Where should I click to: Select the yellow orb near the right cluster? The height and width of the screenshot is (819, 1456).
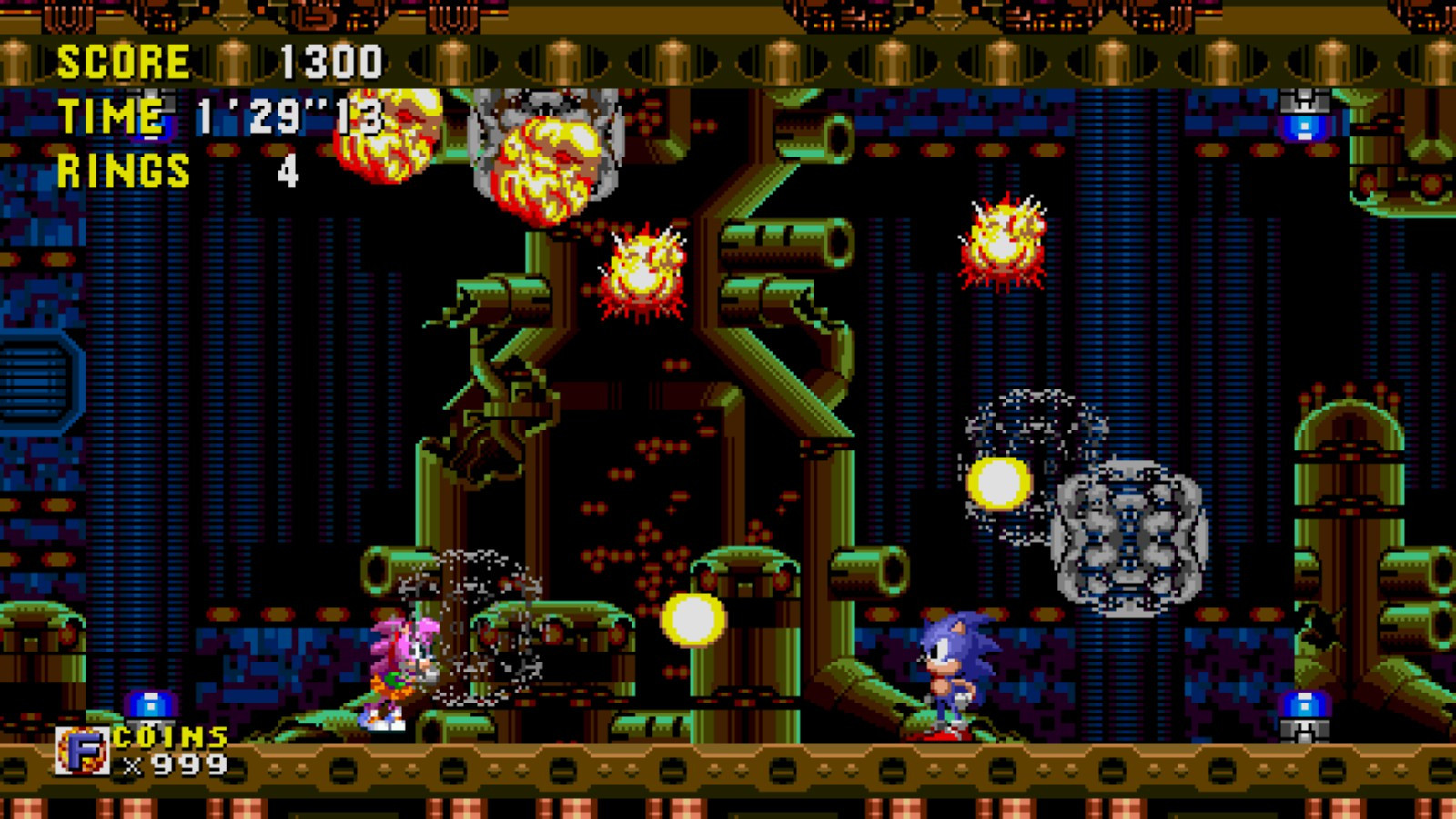tap(1001, 482)
